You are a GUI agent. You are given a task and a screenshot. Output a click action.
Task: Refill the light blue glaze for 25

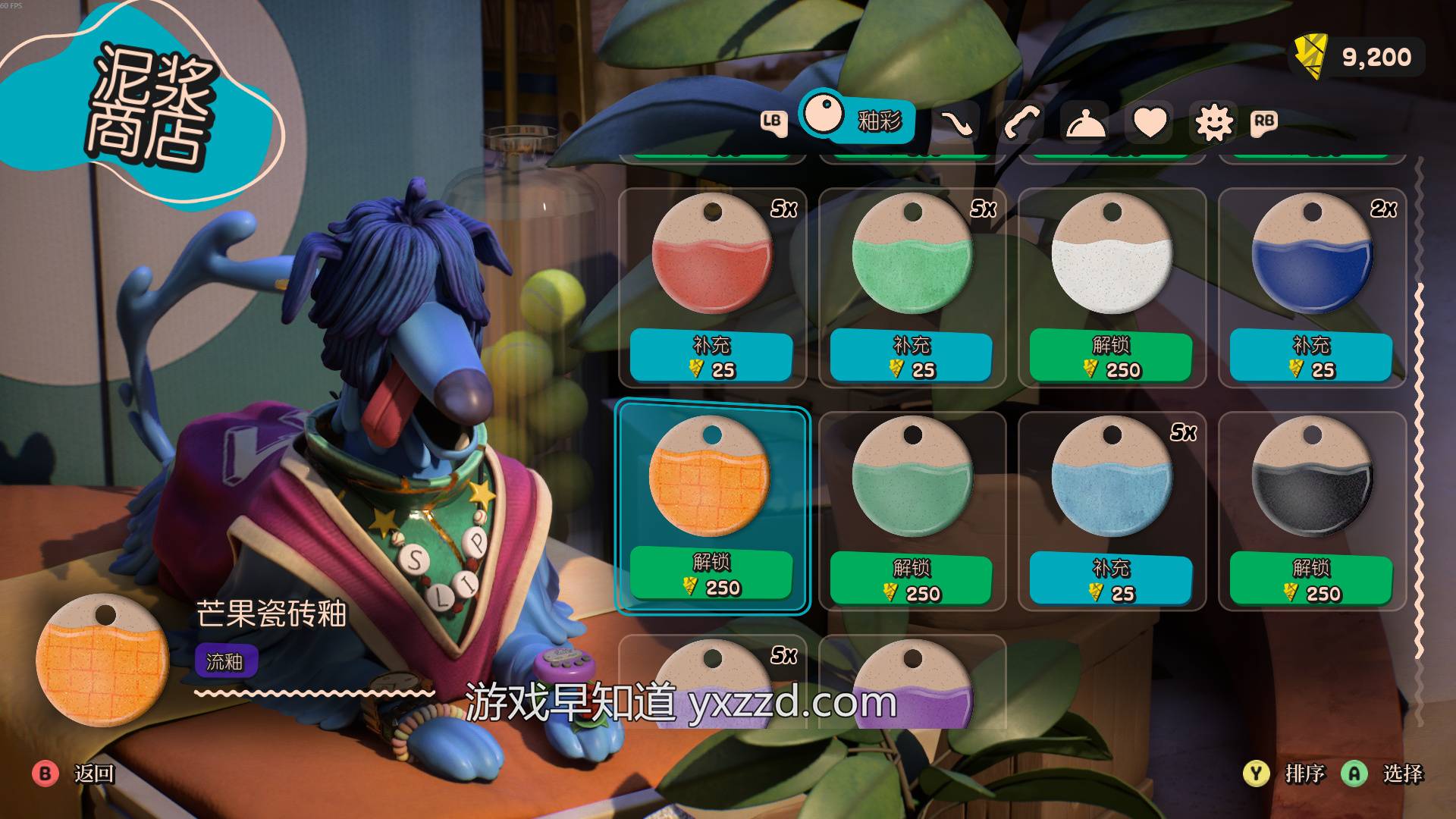pos(1111,579)
